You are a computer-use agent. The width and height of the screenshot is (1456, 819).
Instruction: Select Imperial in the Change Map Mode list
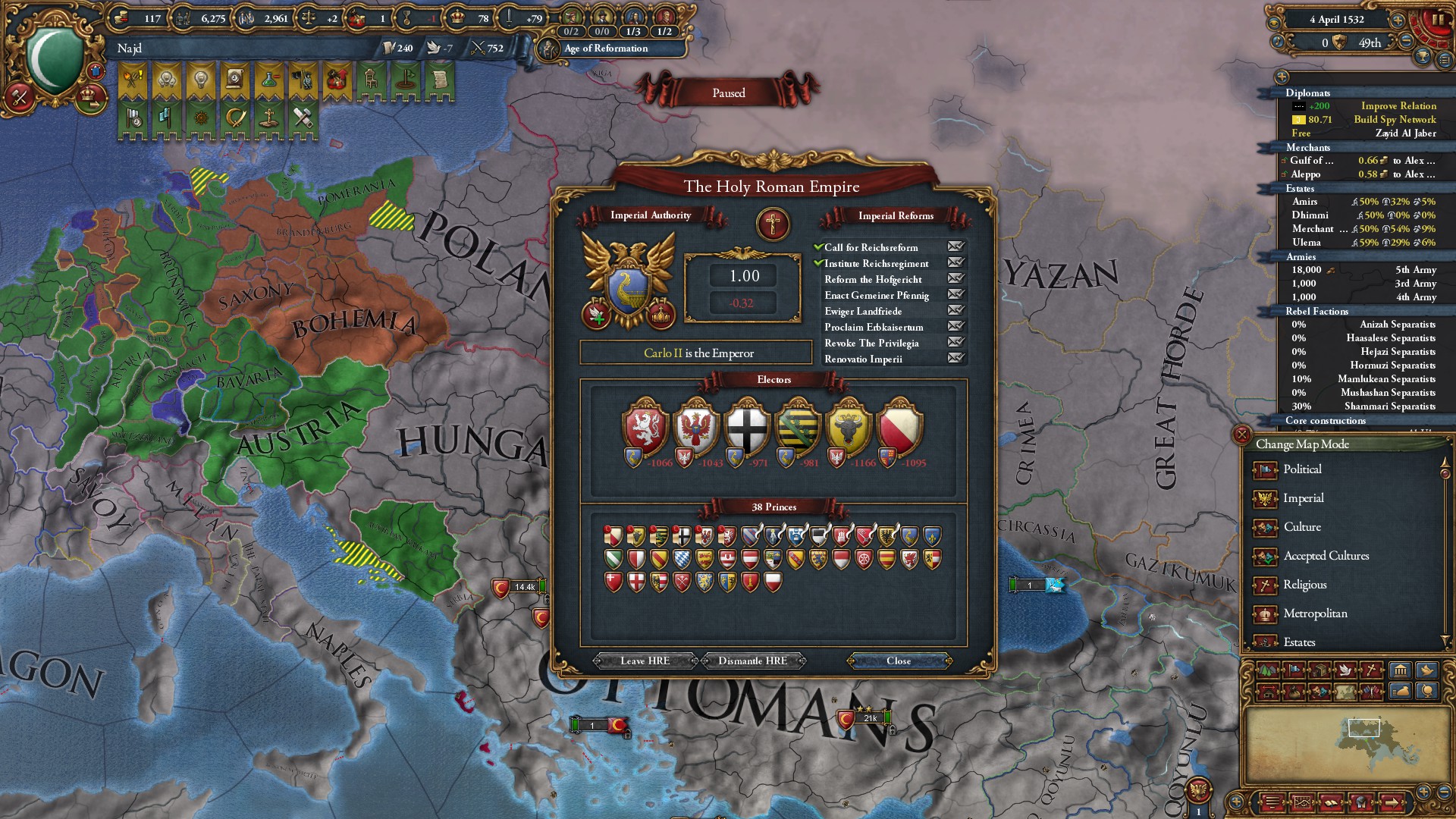[x=1304, y=498]
